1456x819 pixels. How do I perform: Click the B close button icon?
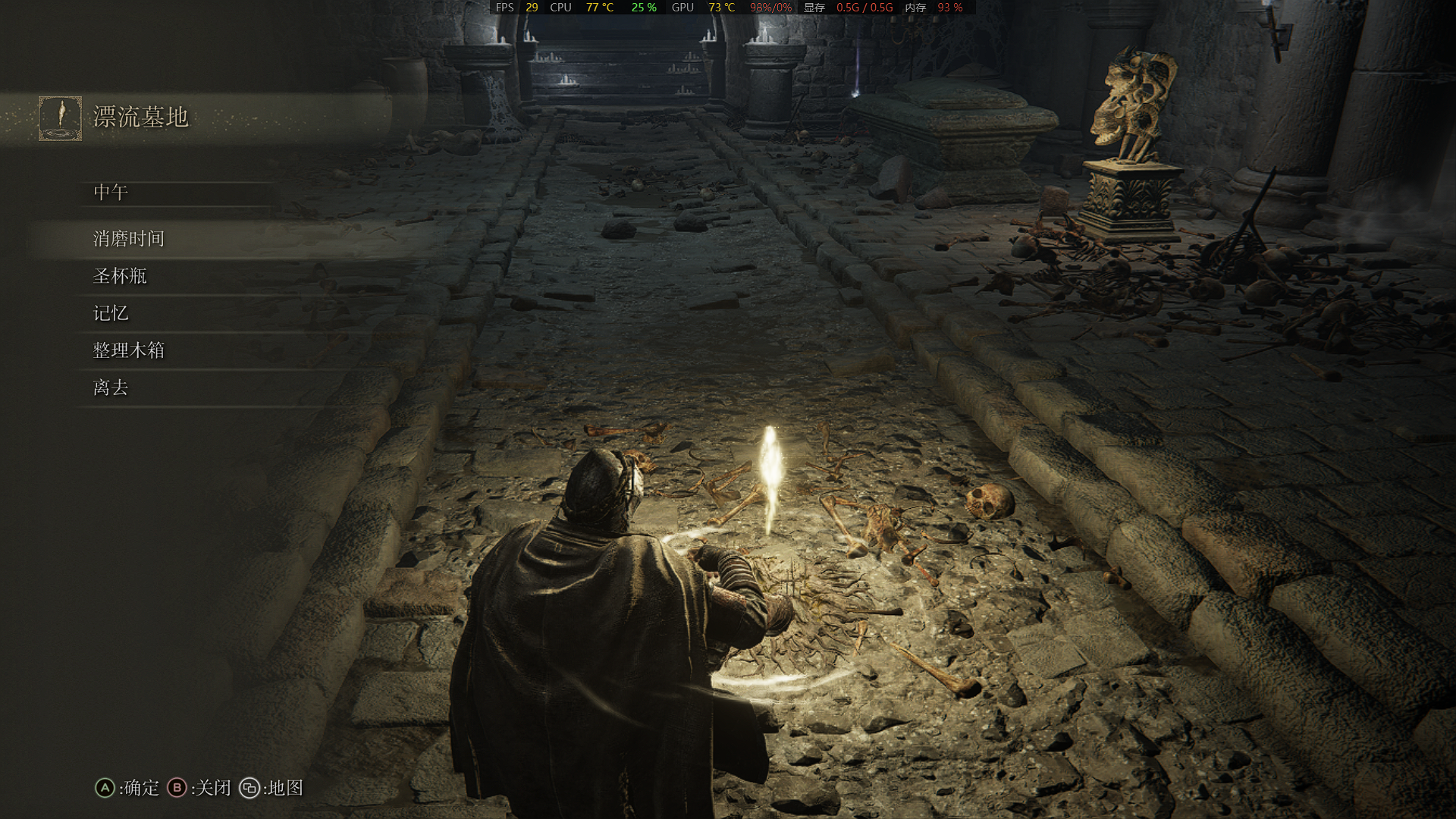tap(177, 789)
